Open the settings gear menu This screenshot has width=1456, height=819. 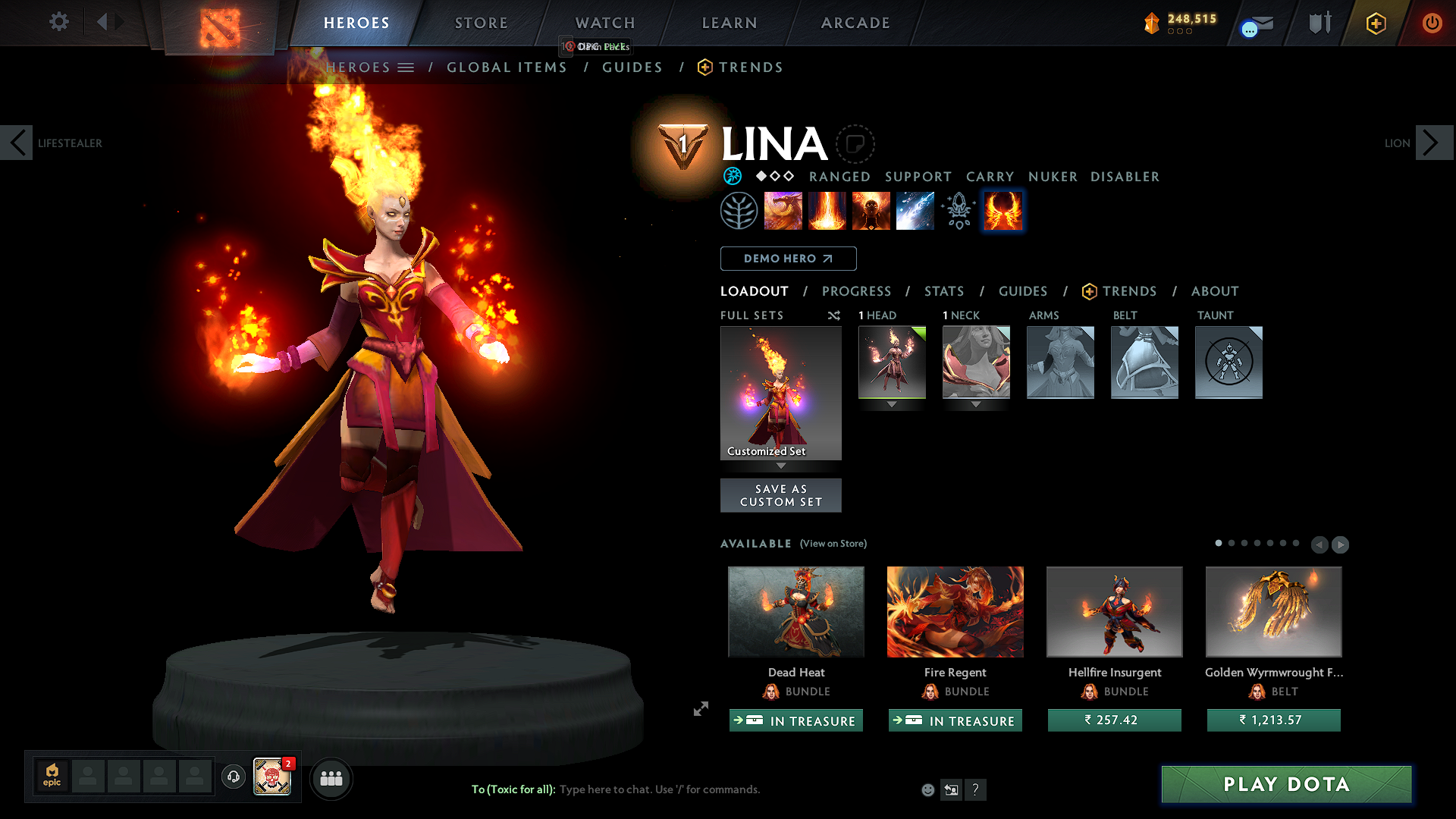click(58, 22)
